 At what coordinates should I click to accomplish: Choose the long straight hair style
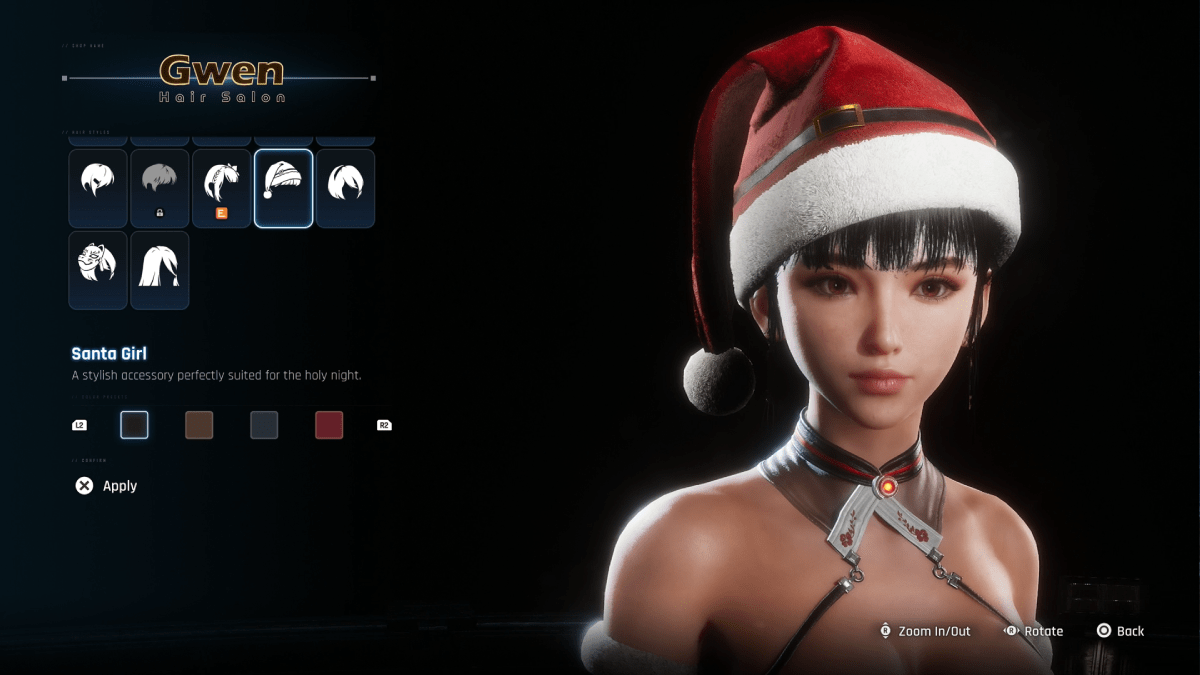click(159, 270)
